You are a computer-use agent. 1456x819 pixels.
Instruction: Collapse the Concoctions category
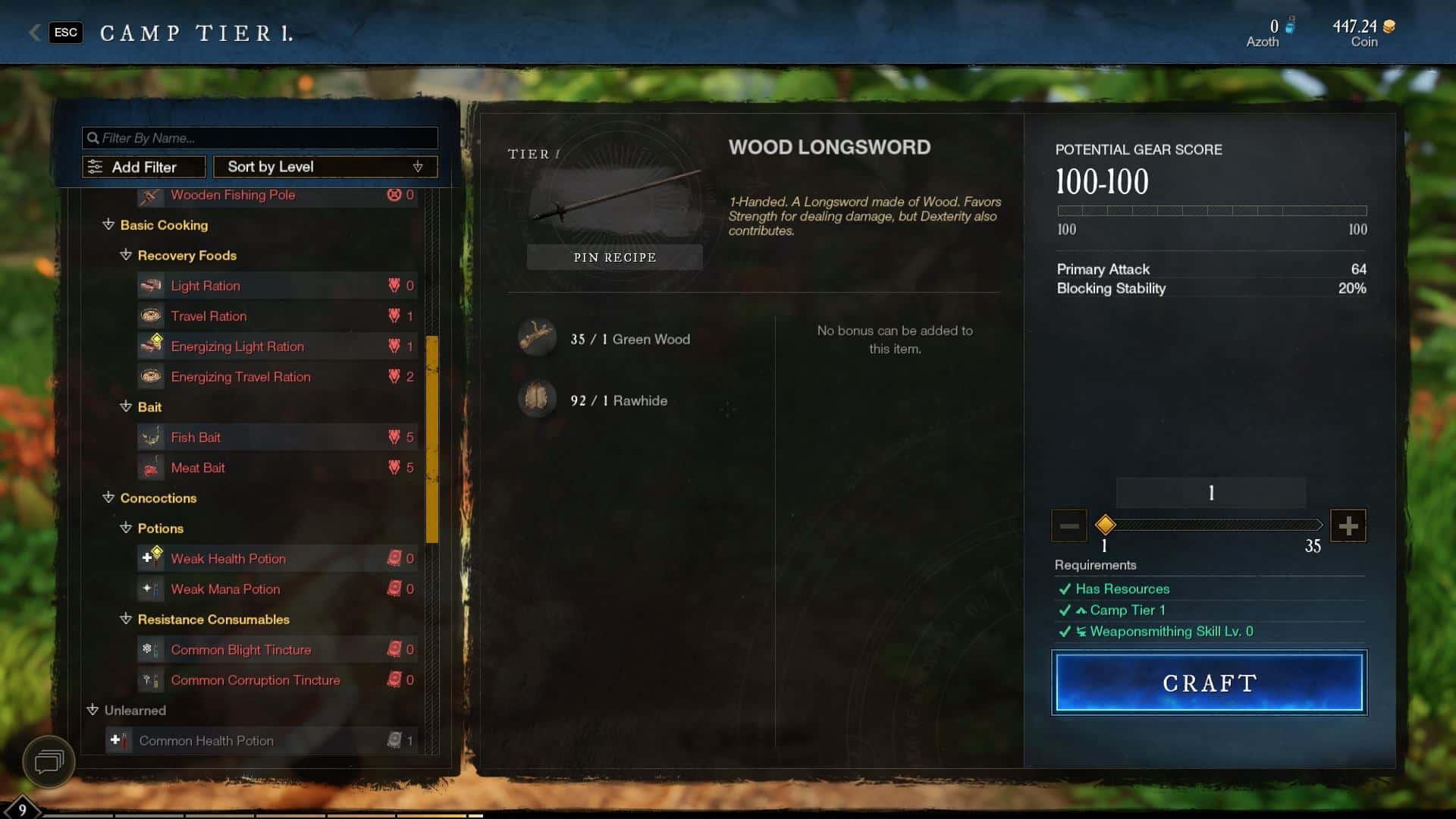(108, 498)
